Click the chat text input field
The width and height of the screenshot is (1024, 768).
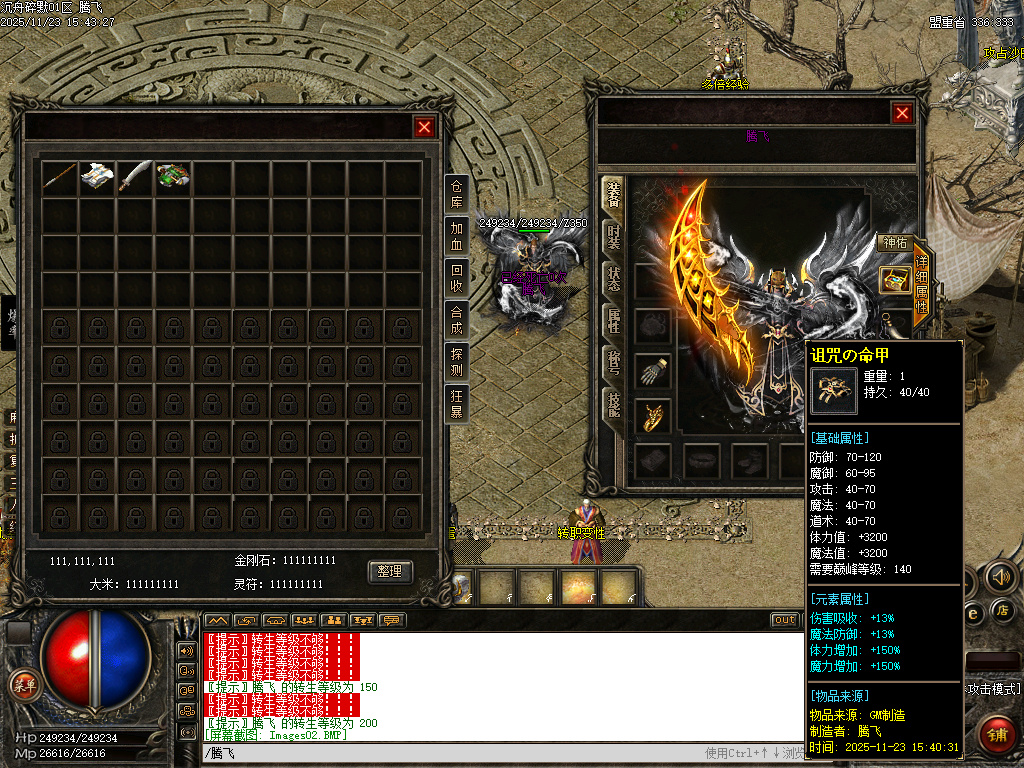point(450,753)
